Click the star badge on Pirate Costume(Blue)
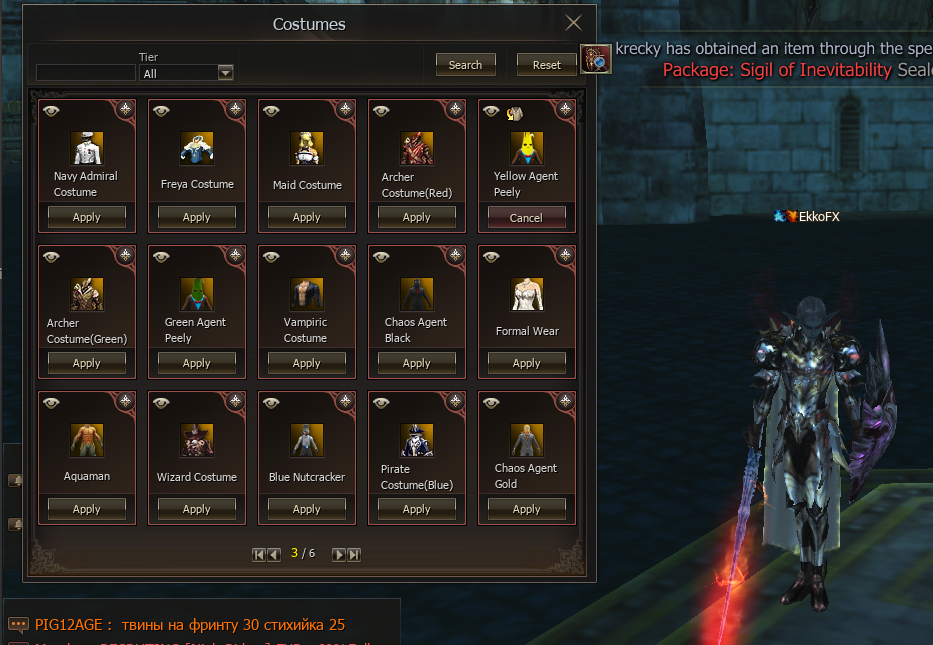 pos(454,401)
